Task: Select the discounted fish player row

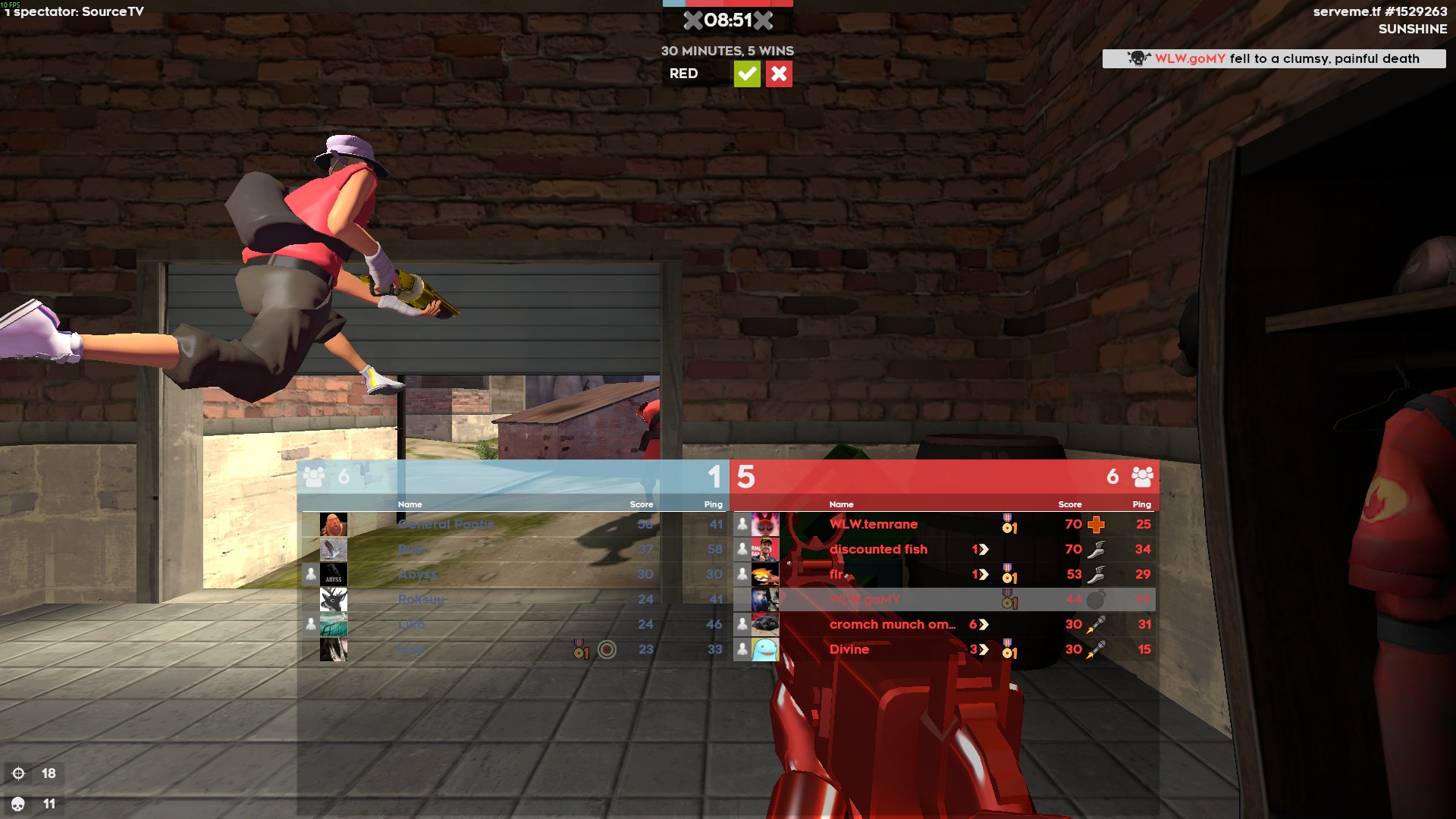Action: pyautogui.click(x=878, y=549)
